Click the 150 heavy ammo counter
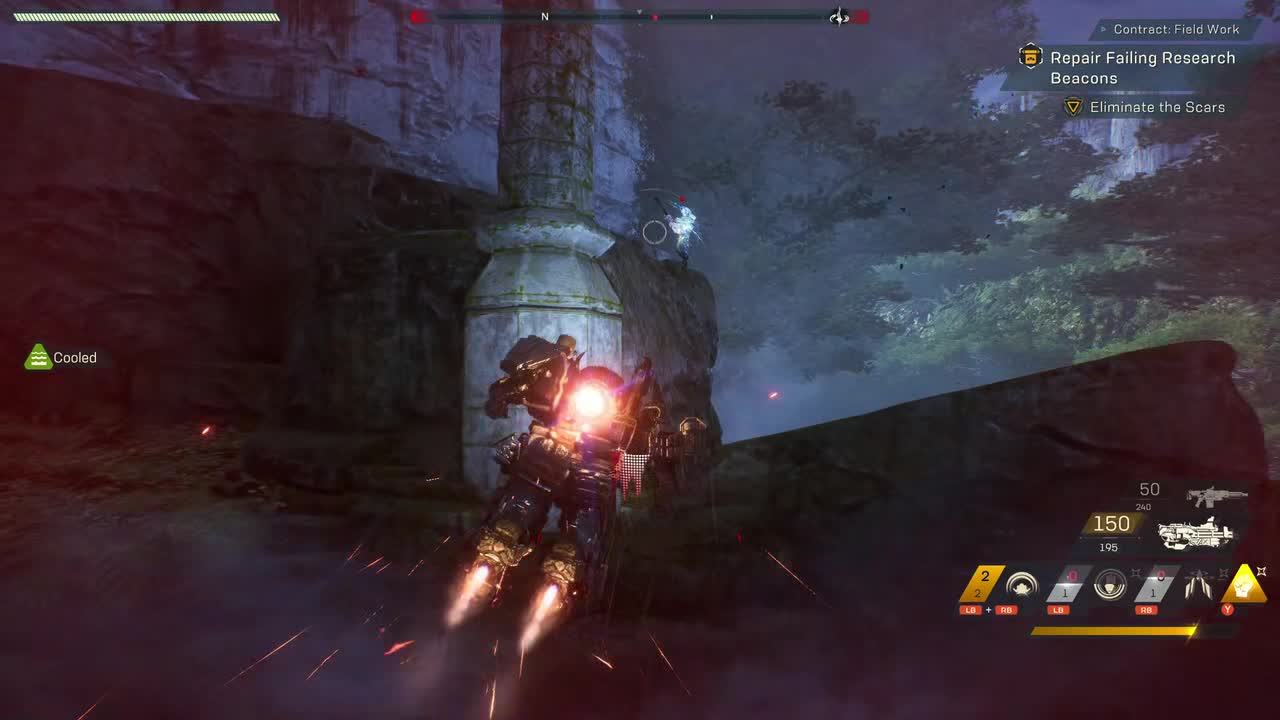This screenshot has height=720, width=1280. (x=1111, y=522)
